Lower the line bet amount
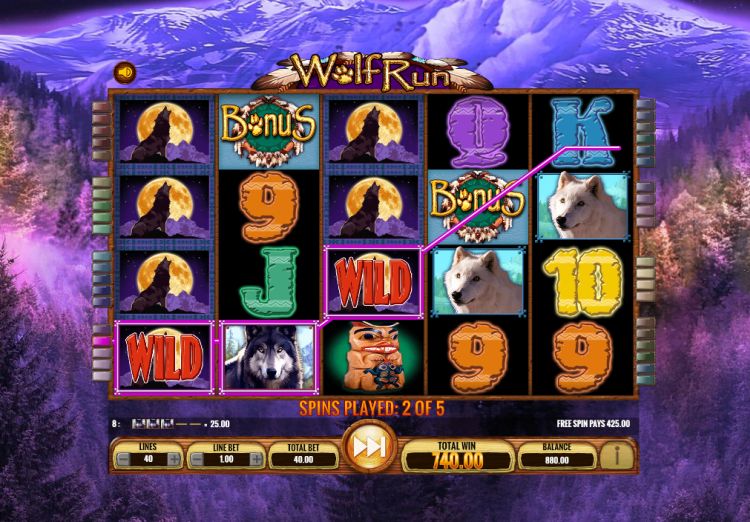The height and width of the screenshot is (522, 750). [197, 459]
